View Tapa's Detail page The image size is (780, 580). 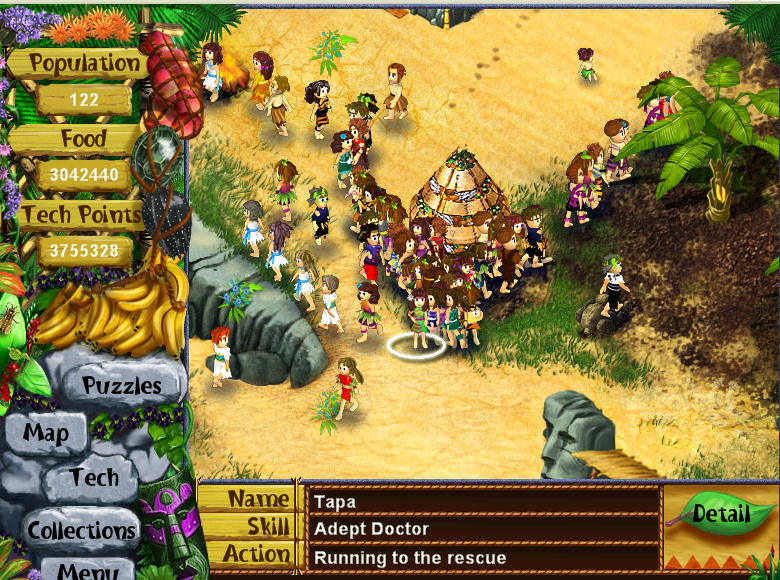(720, 515)
